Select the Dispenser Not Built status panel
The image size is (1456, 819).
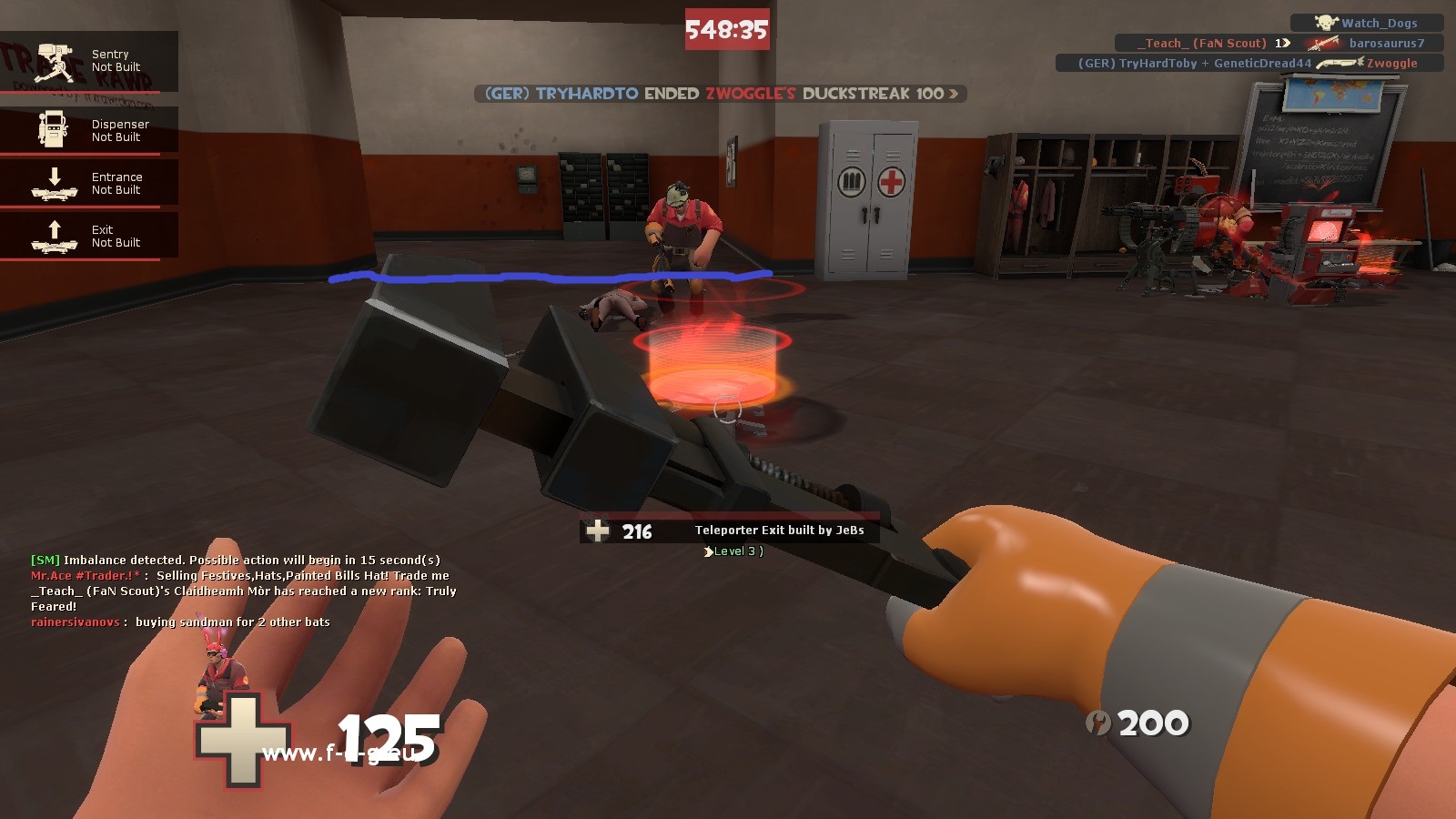(88, 131)
